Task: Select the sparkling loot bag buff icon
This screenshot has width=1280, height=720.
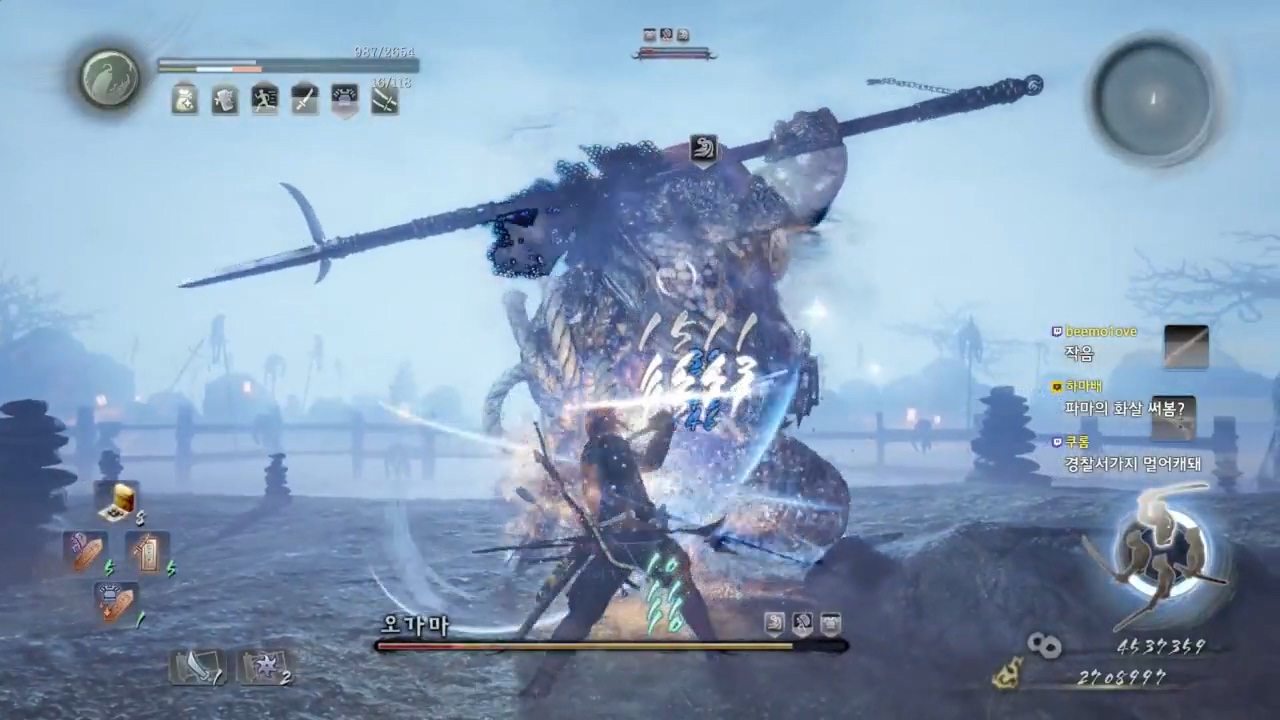Action: click(x=185, y=99)
